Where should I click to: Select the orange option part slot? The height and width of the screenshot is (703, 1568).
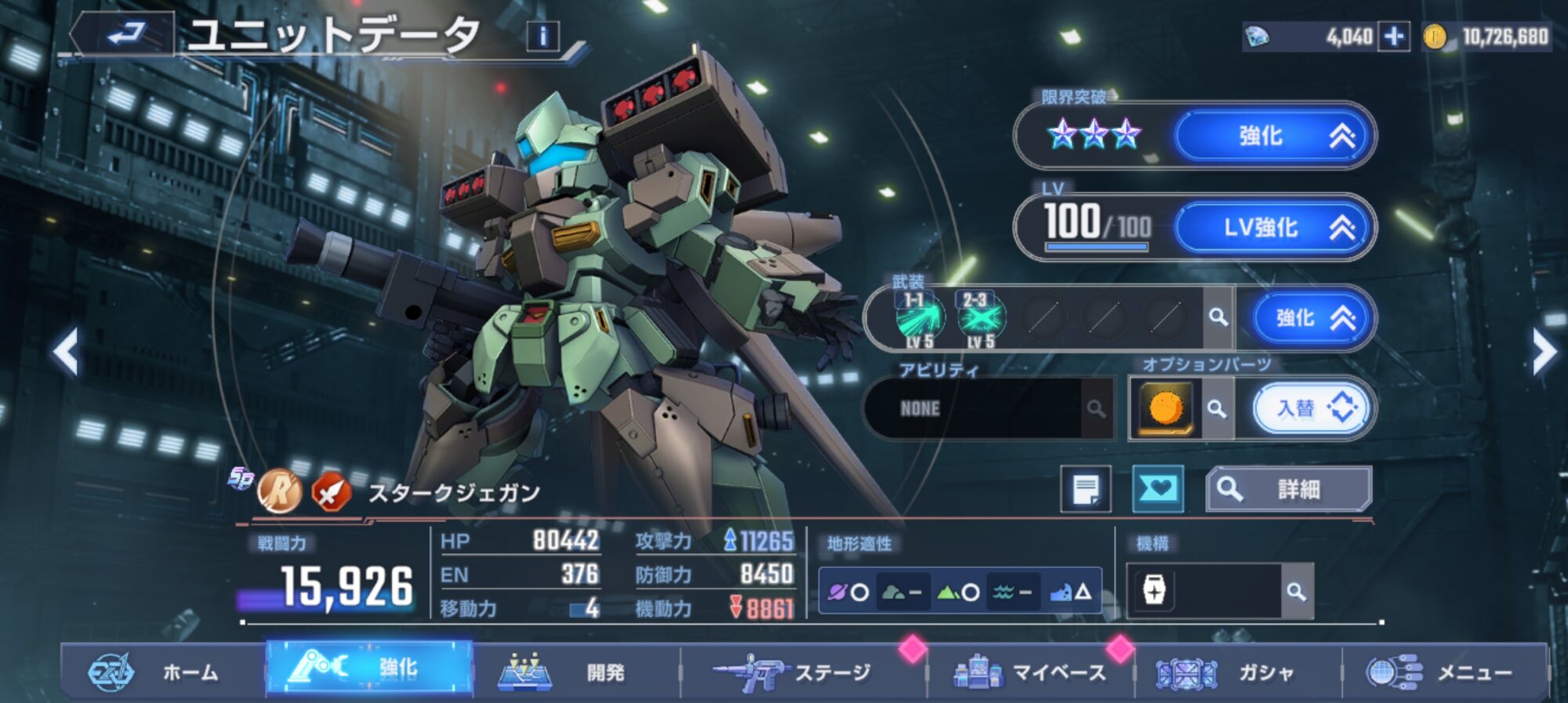[x=1166, y=408]
